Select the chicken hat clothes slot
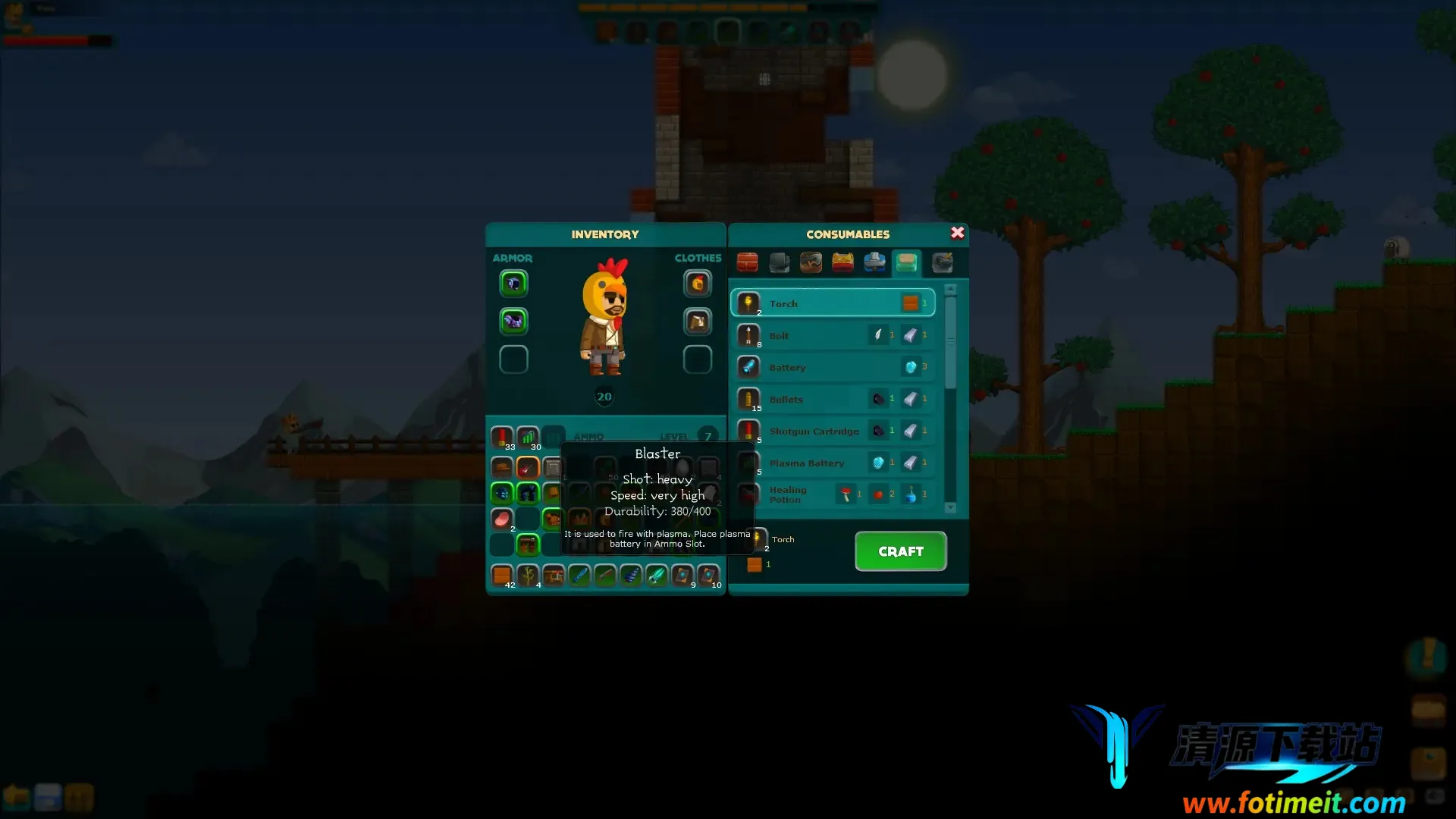Screen dimensions: 1456x819 pos(698,284)
